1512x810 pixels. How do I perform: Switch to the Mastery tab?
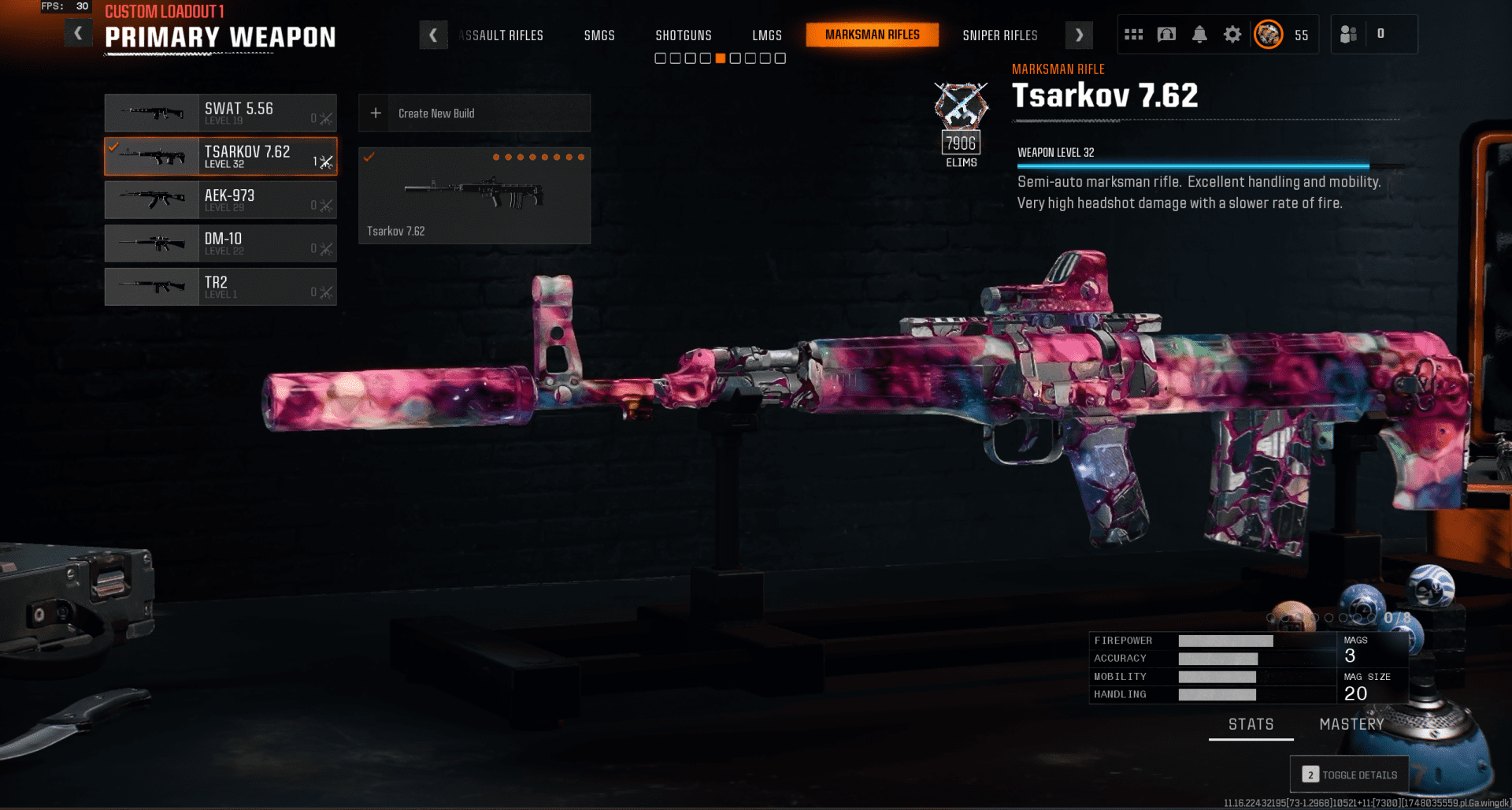[x=1351, y=724]
